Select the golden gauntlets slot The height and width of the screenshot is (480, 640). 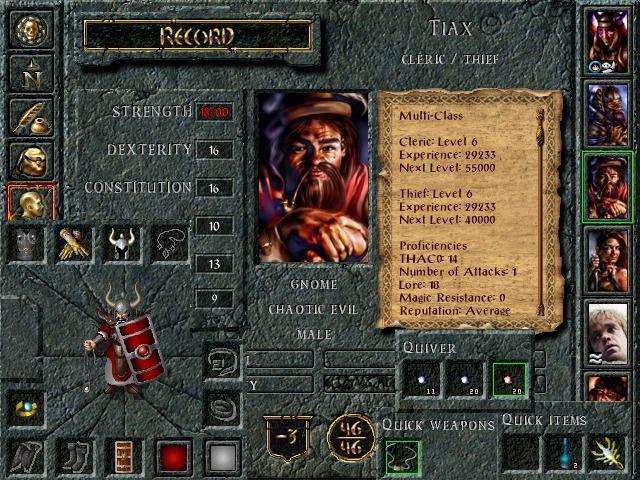coord(75,243)
